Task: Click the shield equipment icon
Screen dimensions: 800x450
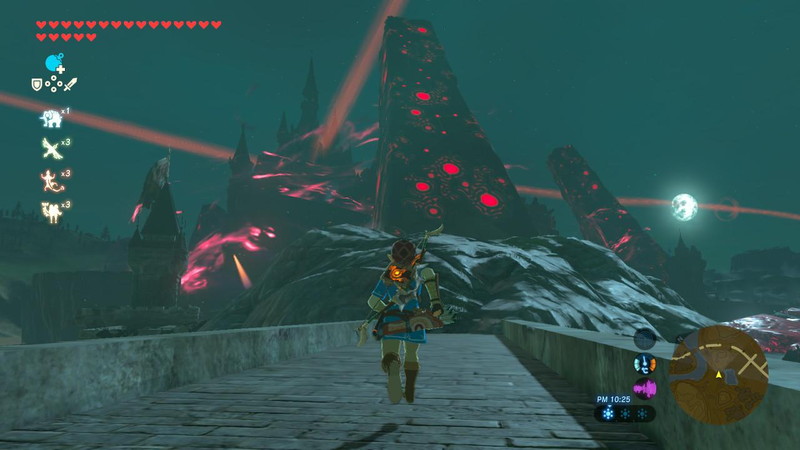Action: (37, 85)
